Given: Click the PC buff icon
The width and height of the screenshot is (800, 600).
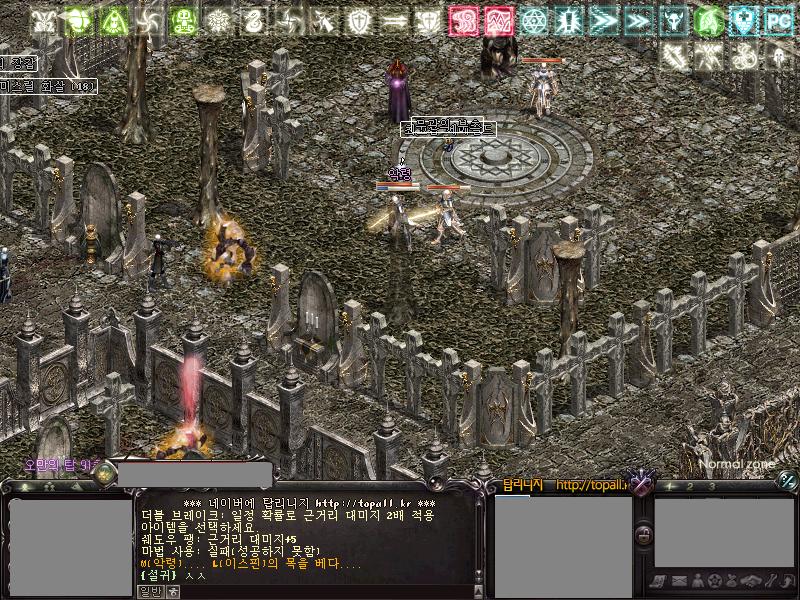Looking at the screenshot, I should pyautogui.click(x=778, y=19).
